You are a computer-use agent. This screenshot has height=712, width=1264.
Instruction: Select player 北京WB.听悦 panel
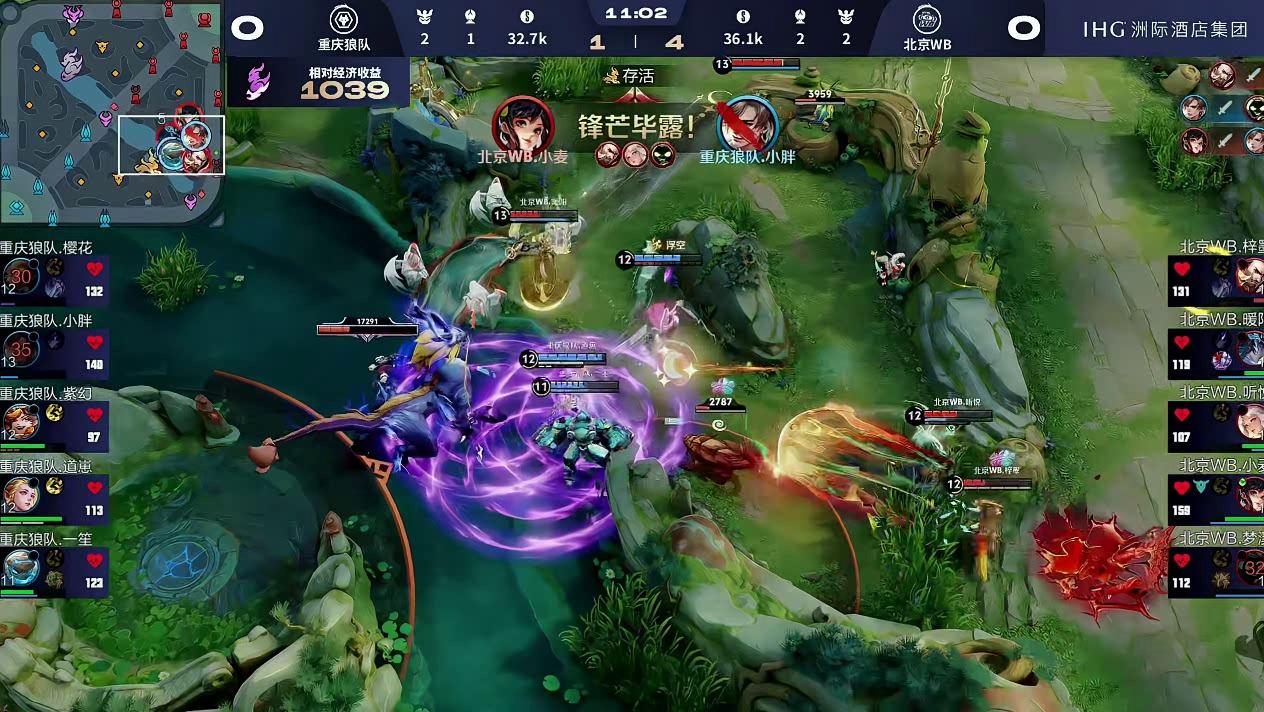pyautogui.click(x=1215, y=422)
